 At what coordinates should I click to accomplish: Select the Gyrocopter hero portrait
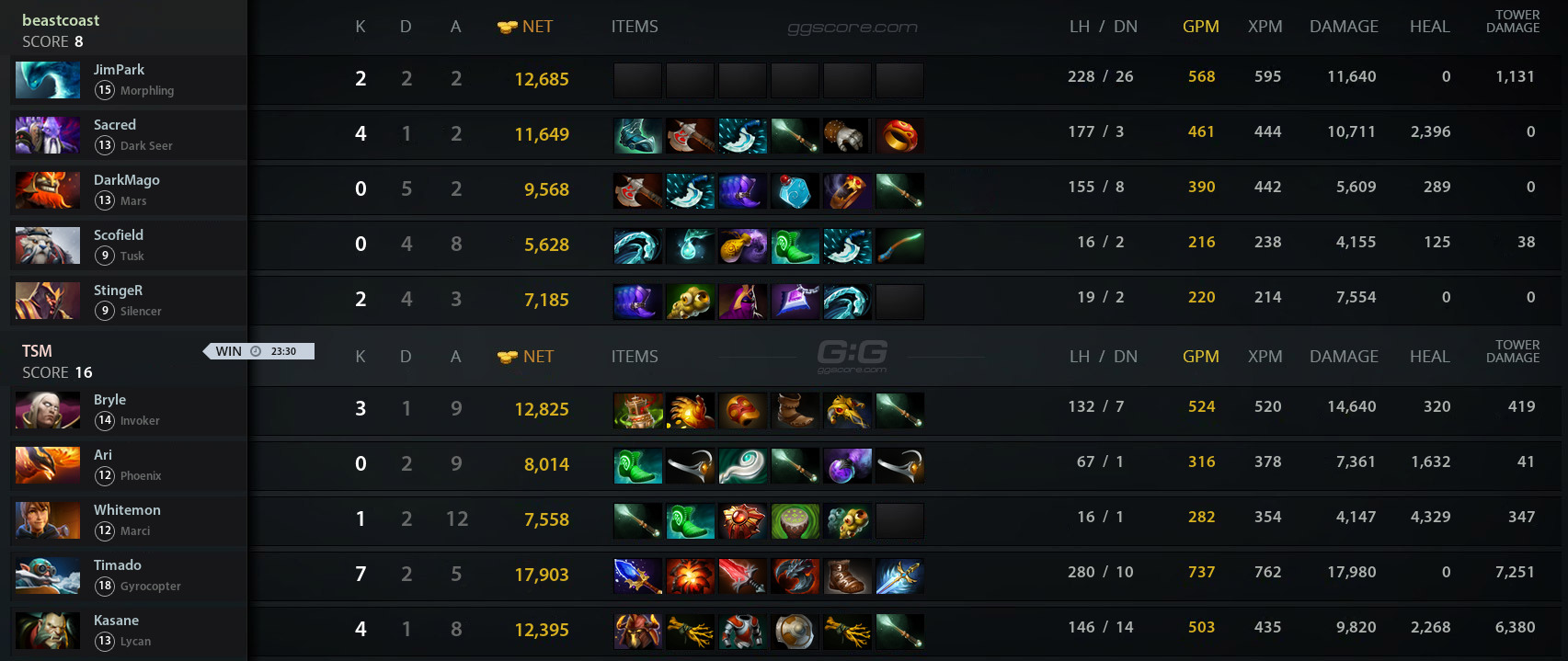(48, 576)
